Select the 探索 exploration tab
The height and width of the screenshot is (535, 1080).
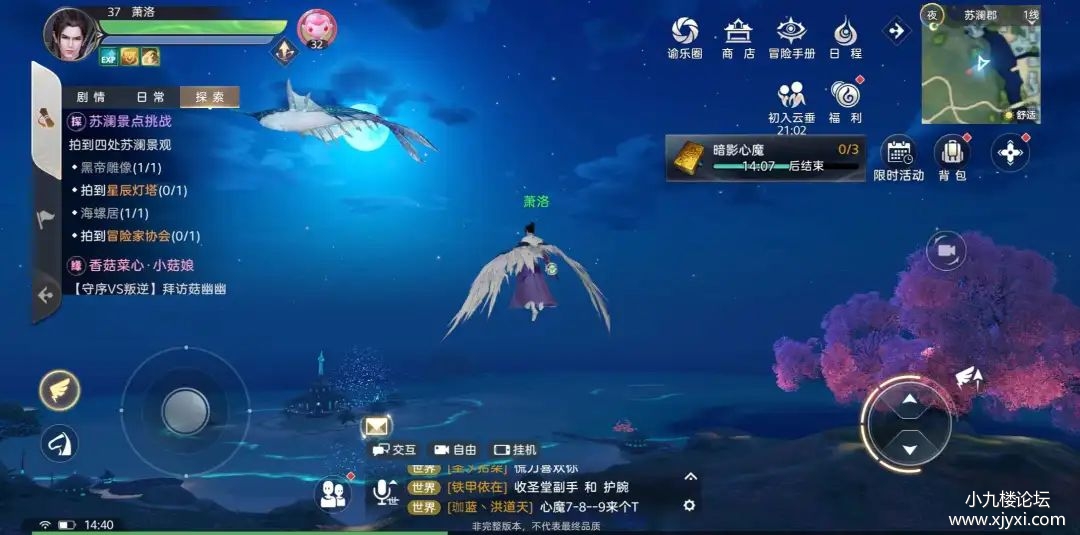click(x=210, y=97)
